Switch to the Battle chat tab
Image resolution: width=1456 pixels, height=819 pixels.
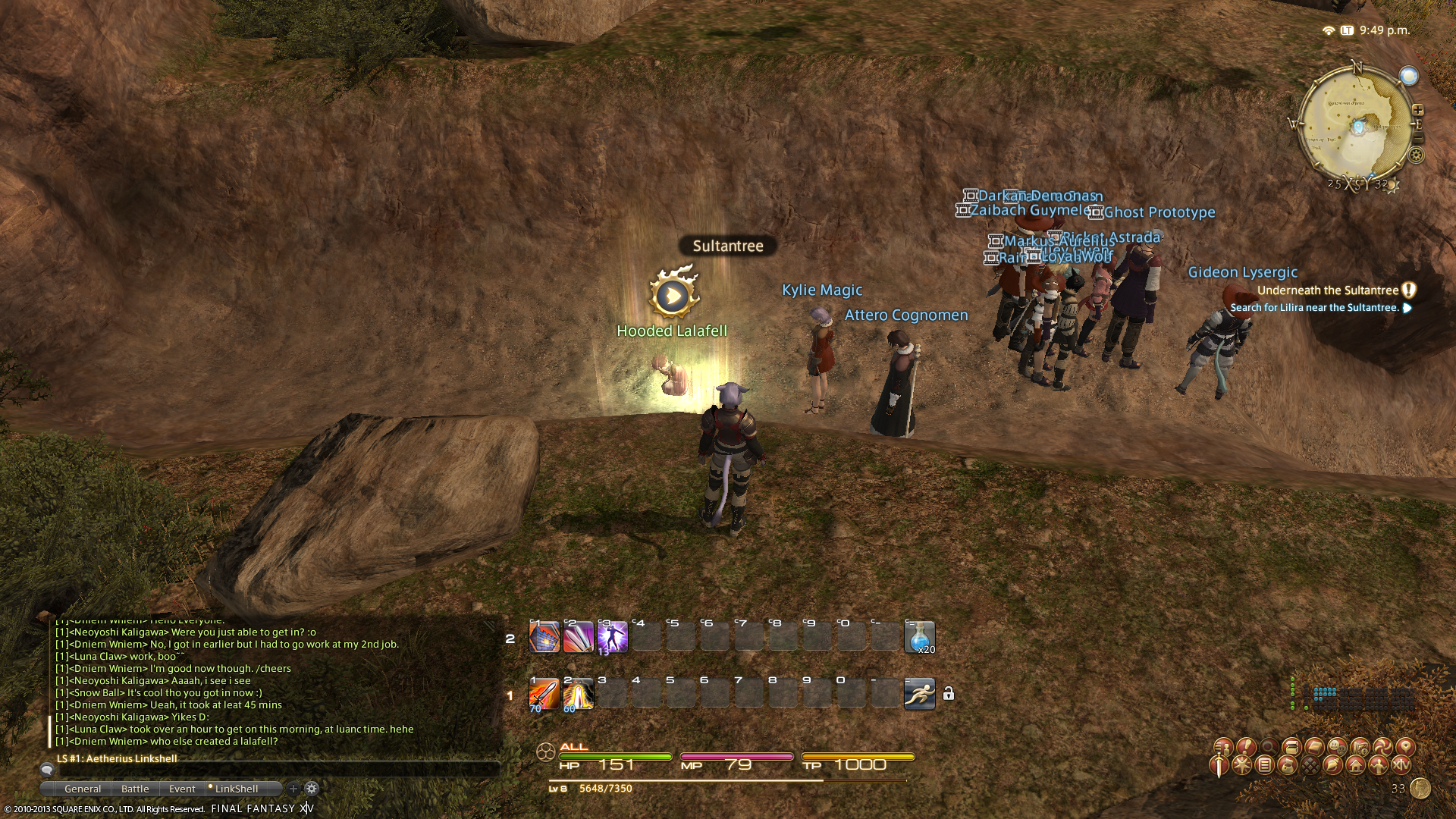coord(135,789)
